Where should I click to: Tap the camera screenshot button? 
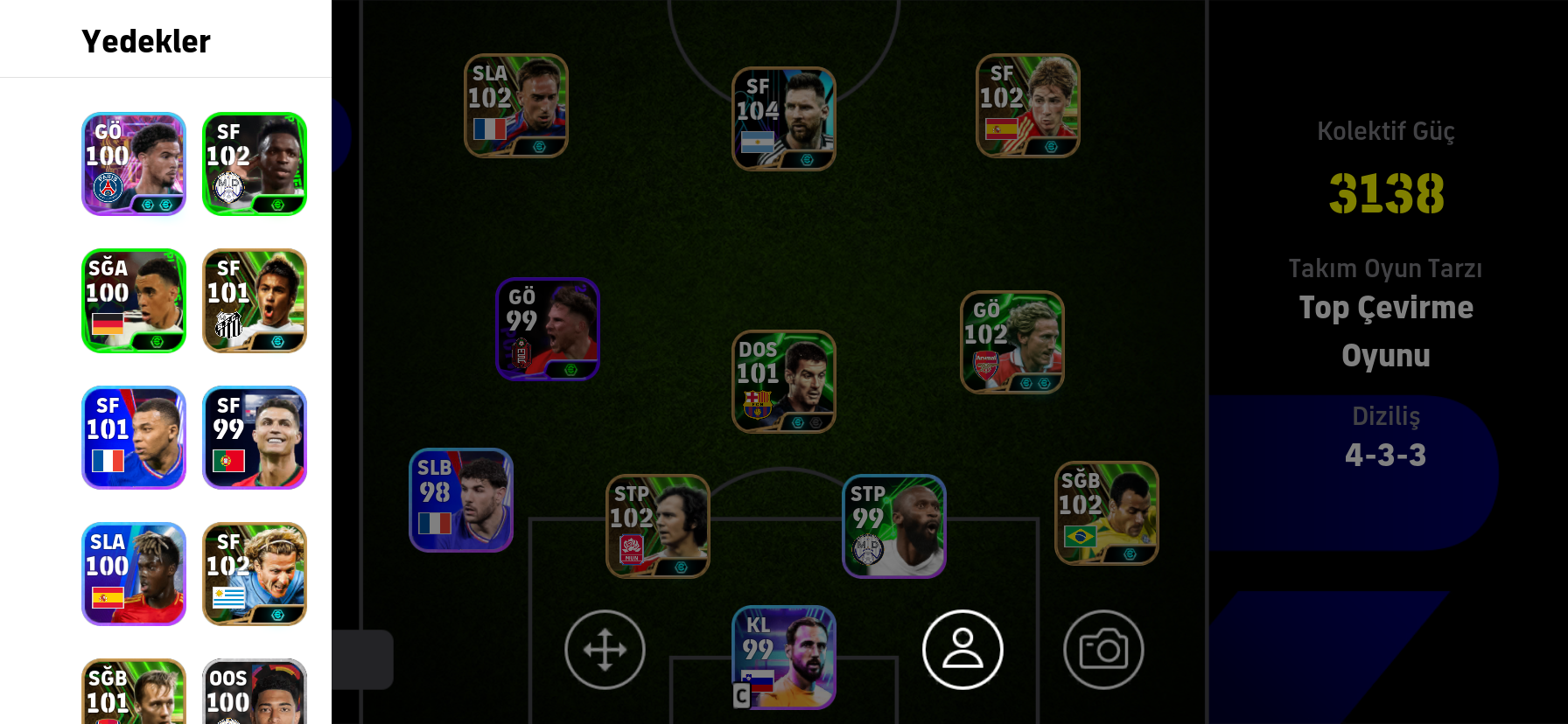pos(1103,650)
